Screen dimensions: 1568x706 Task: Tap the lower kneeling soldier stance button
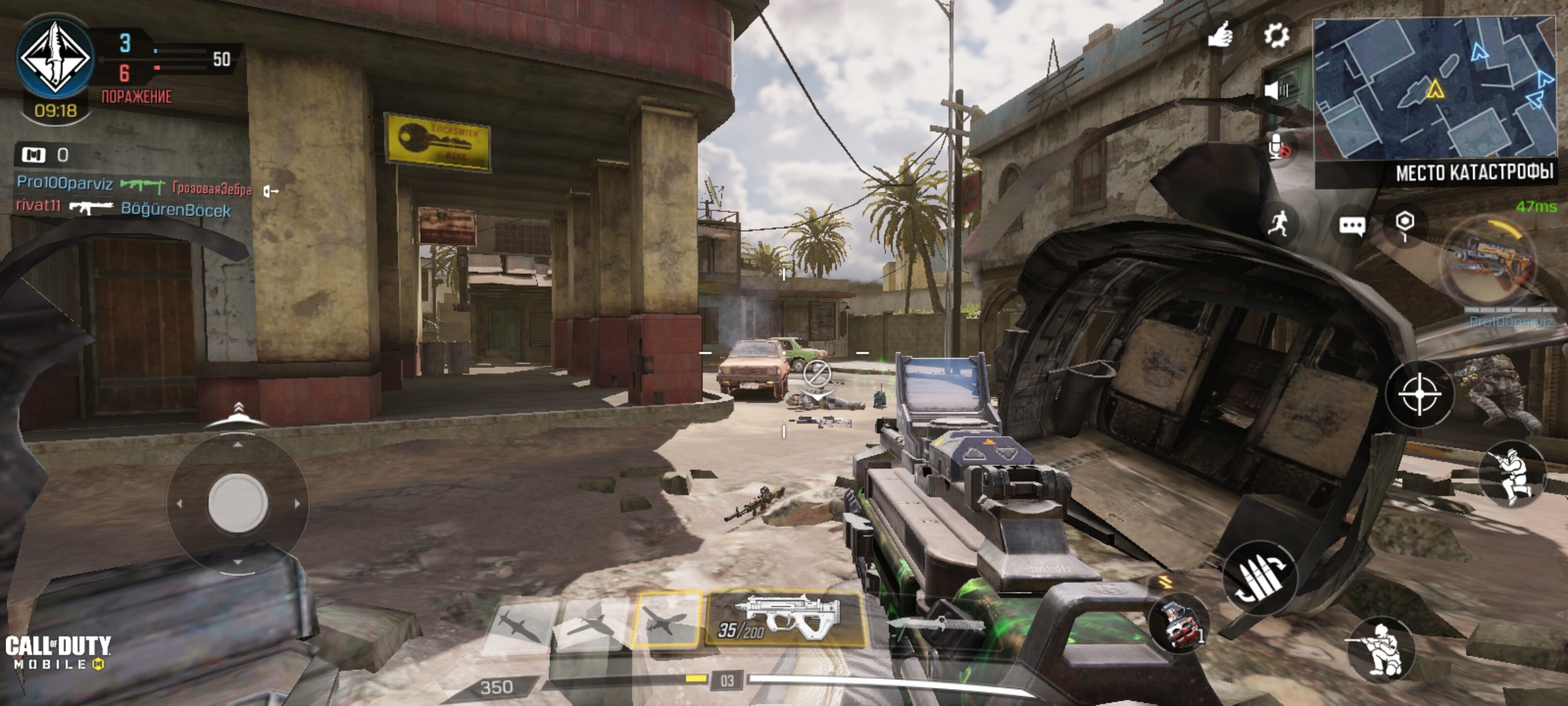[x=1380, y=650]
